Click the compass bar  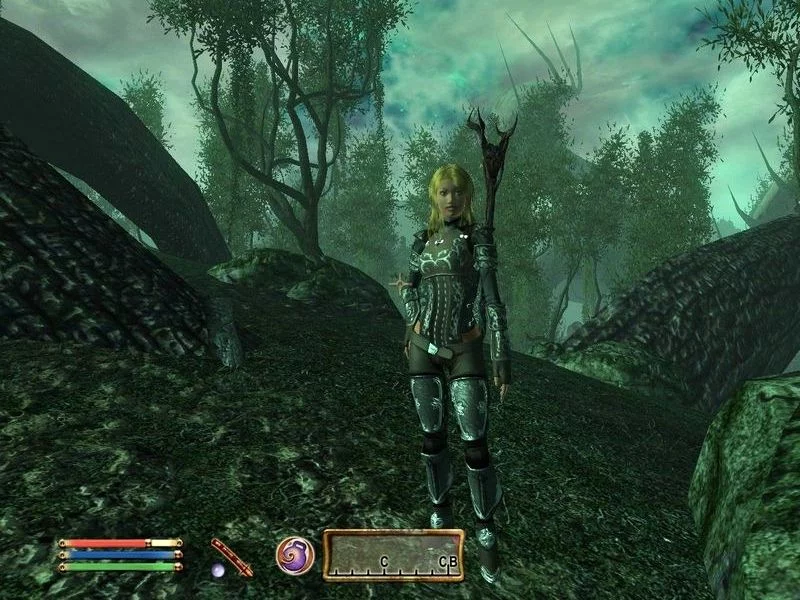pyautogui.click(x=393, y=555)
